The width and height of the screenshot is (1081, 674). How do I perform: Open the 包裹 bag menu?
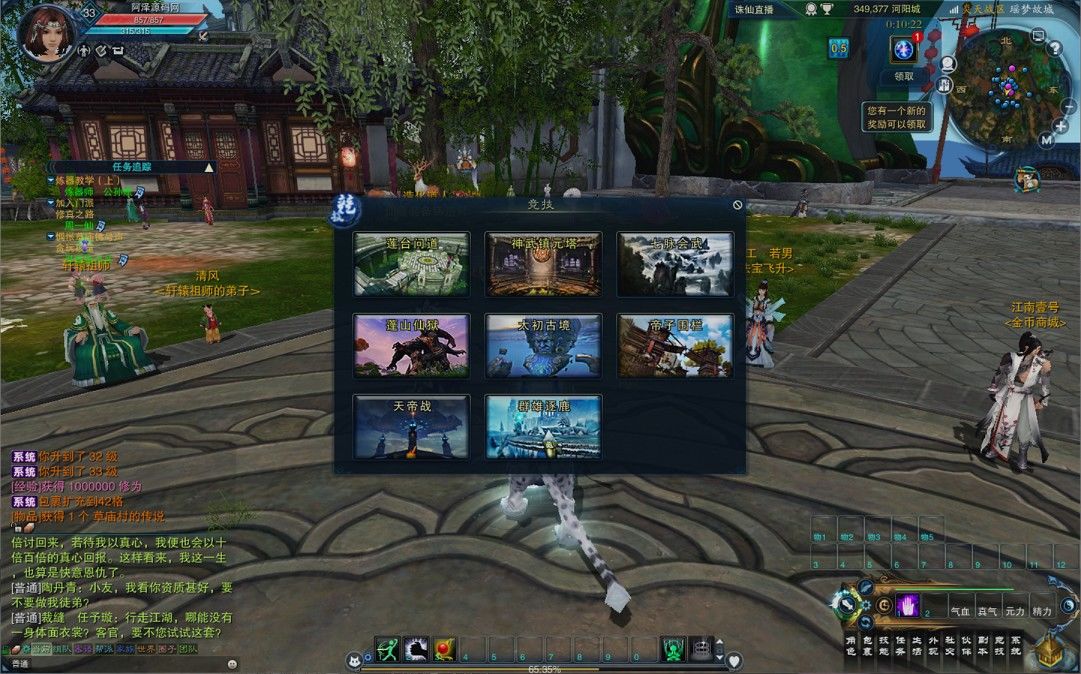click(866, 645)
